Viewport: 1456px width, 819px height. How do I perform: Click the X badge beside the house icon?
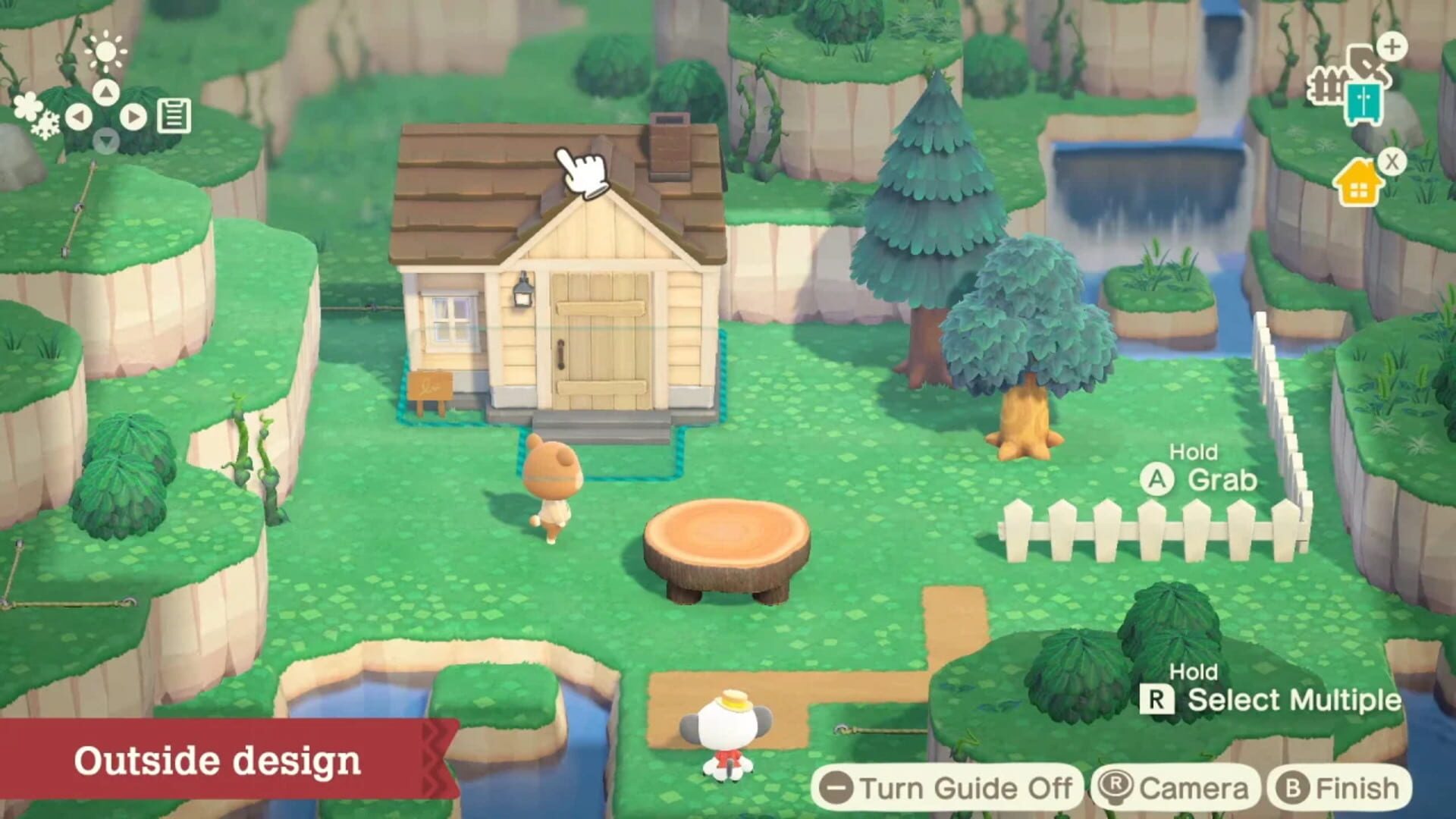click(1392, 162)
